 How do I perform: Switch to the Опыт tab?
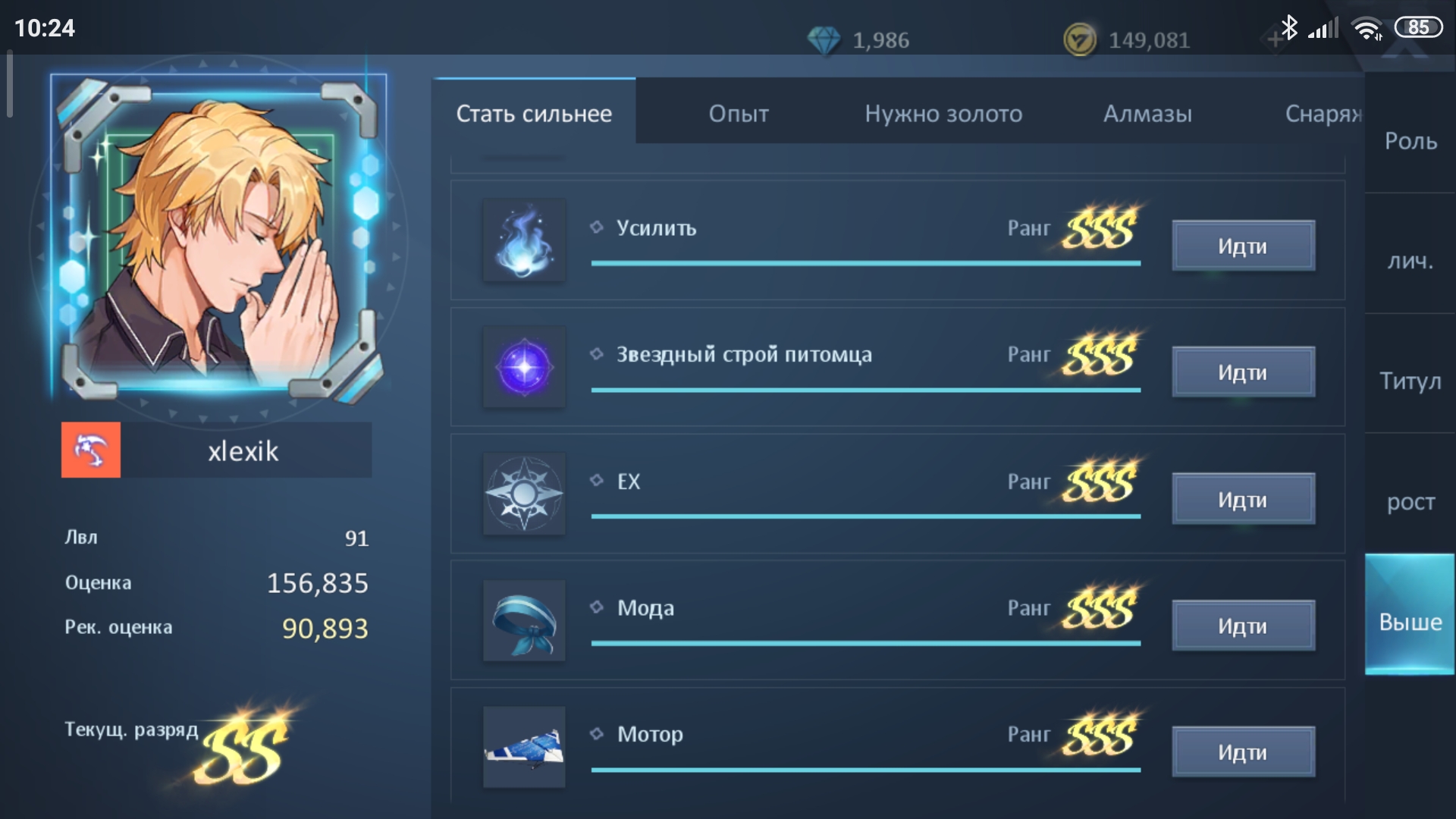tap(738, 114)
